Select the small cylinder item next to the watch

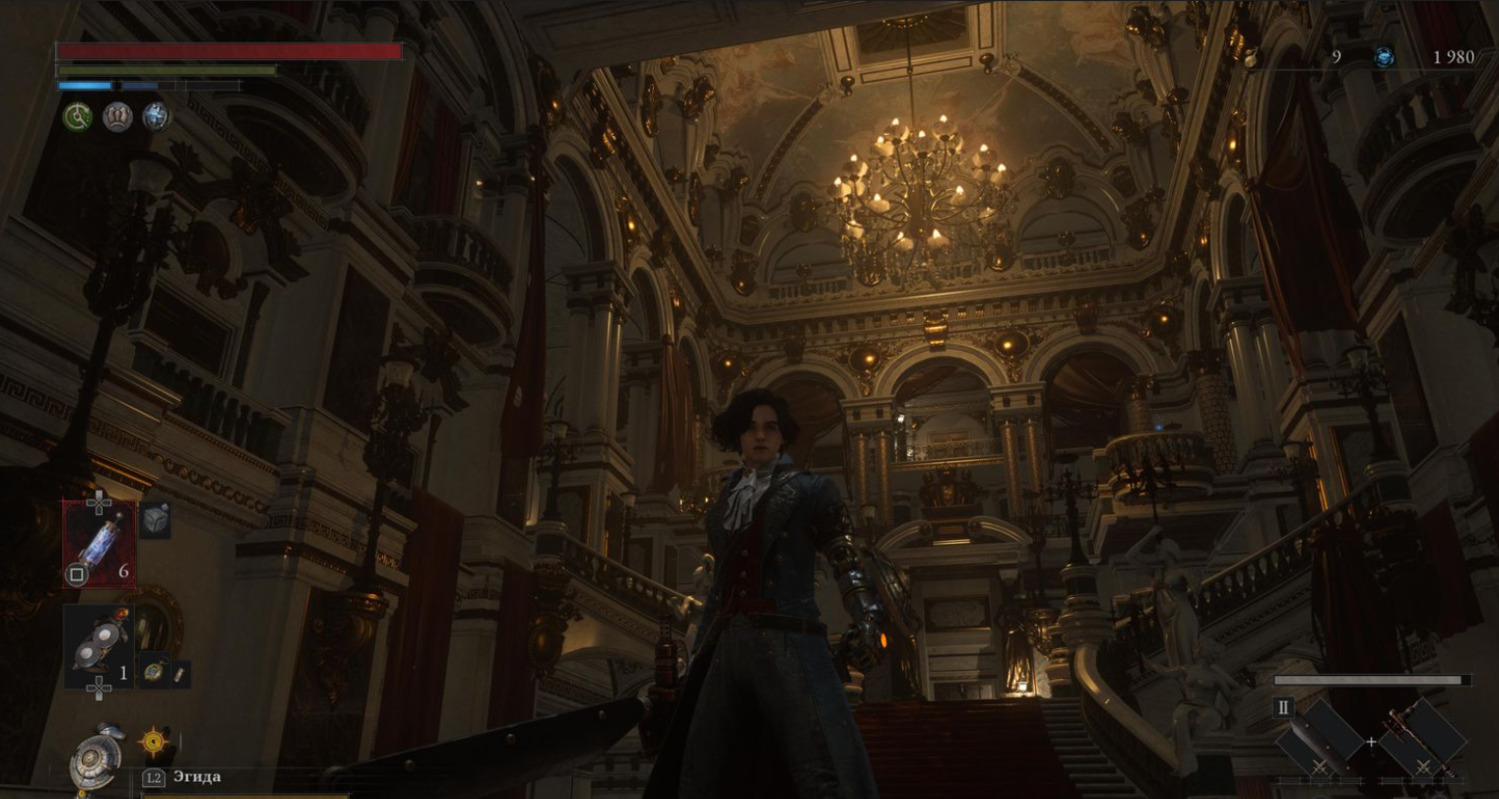coord(177,675)
